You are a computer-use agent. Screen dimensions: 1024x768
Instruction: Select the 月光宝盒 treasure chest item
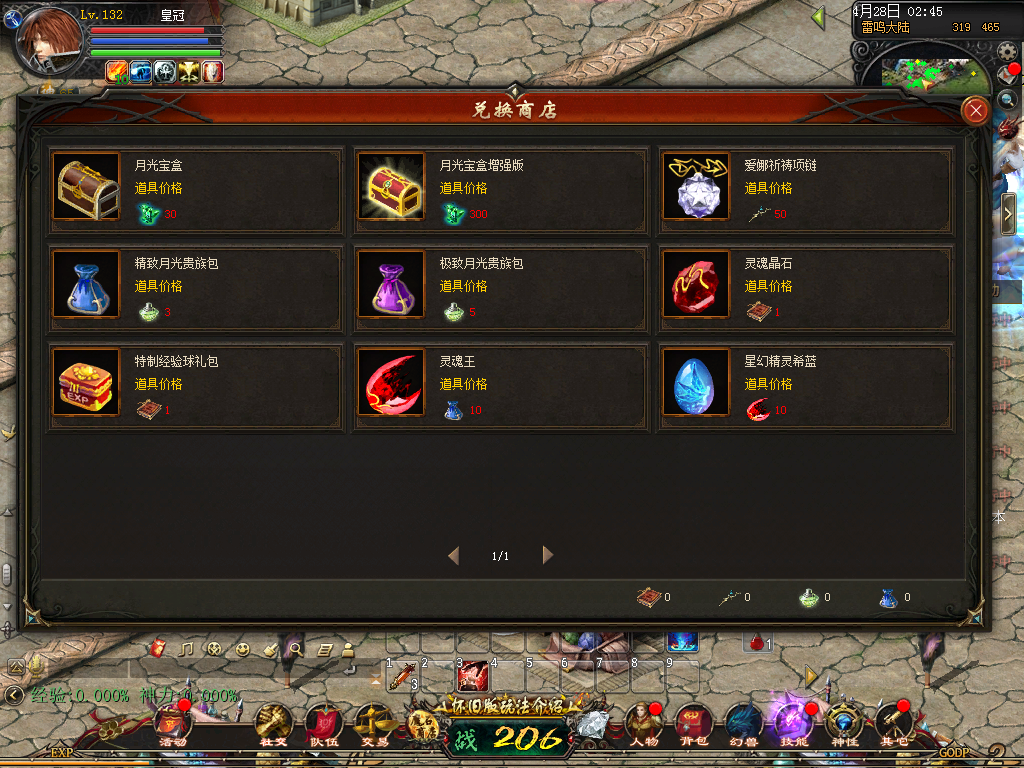pyautogui.click(x=87, y=187)
